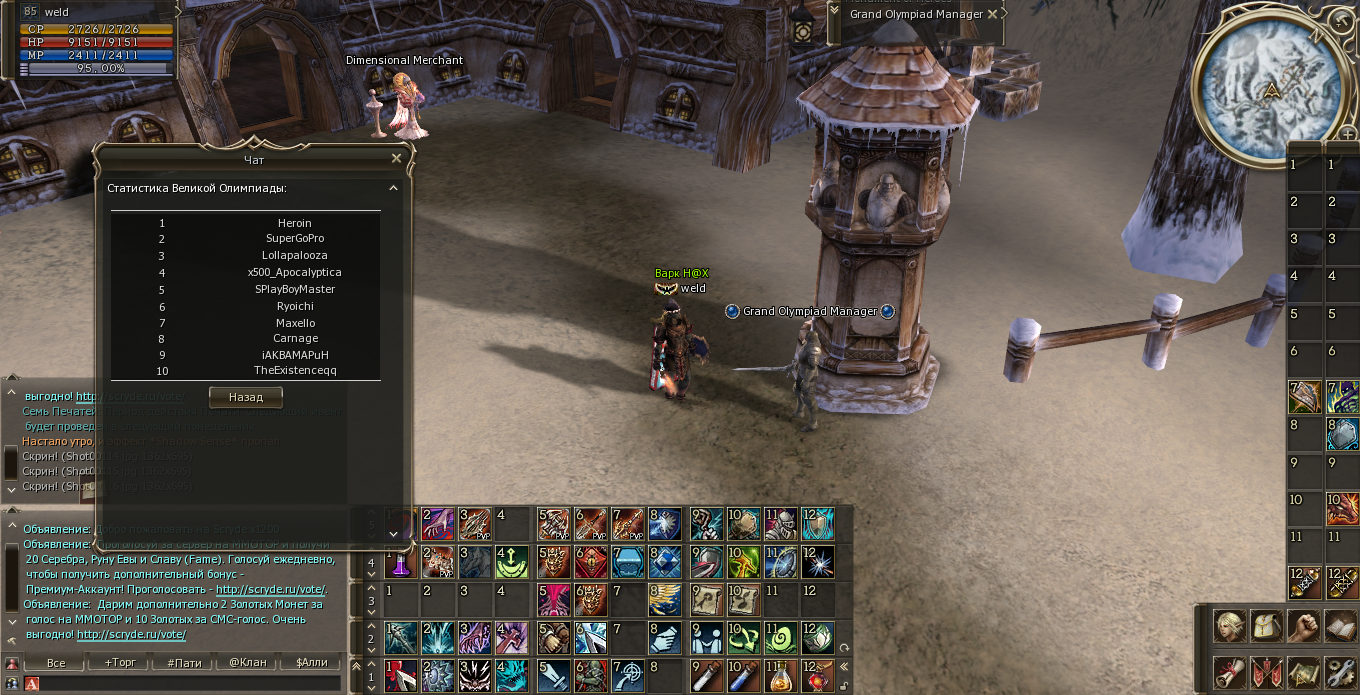The image size is (1360, 695).
Task: Close the Grand Olympiad Manager target window
Action: [x=992, y=14]
